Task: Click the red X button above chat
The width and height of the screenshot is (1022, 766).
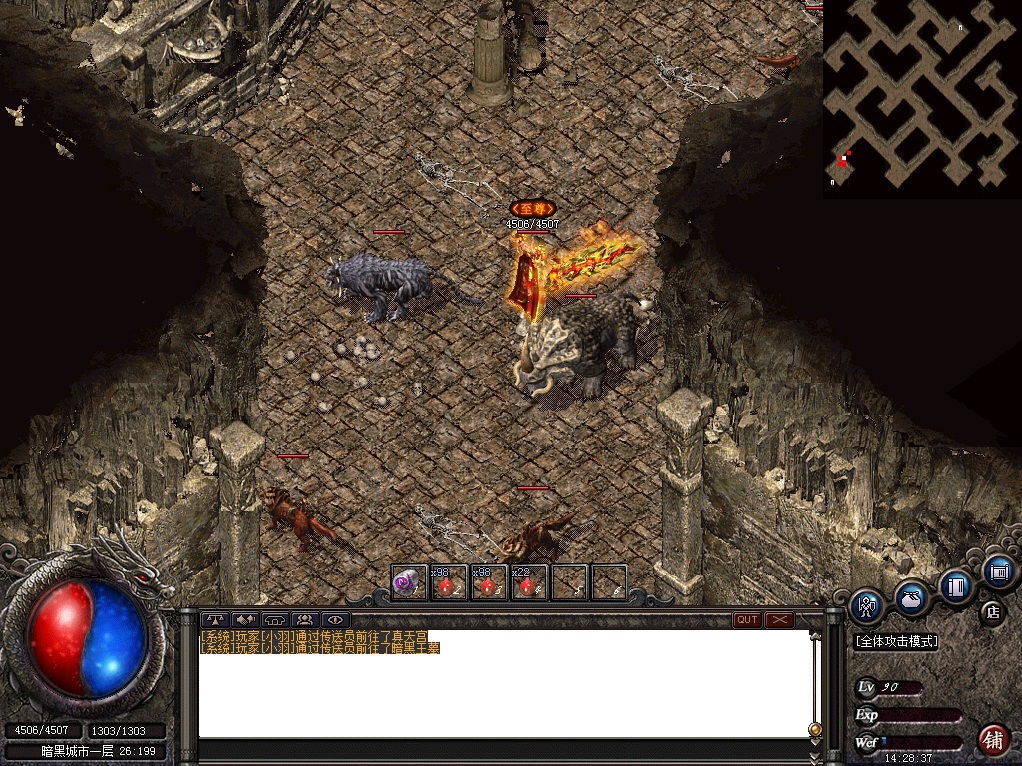Action: coord(779,620)
